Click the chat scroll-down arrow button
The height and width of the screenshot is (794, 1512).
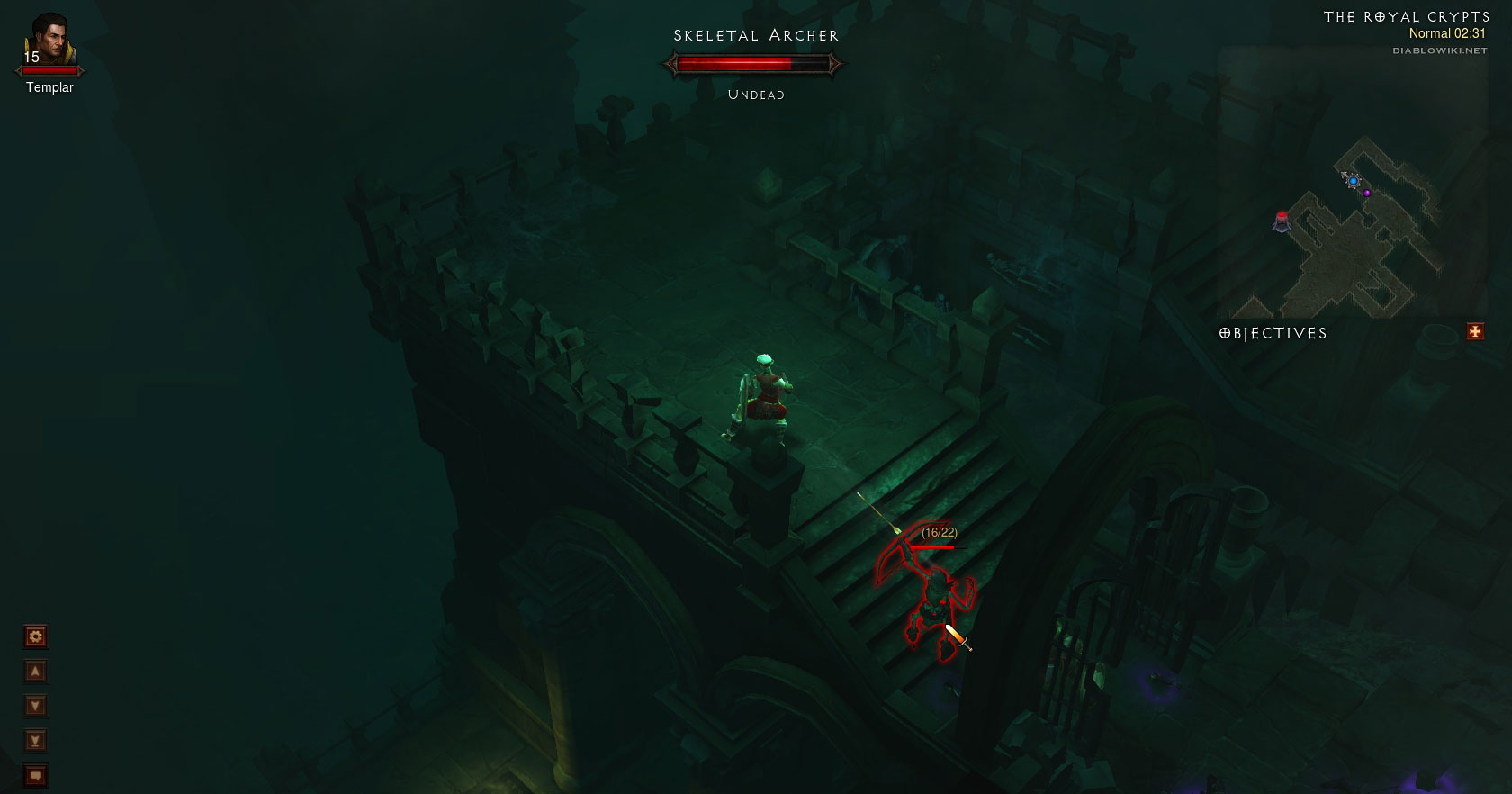click(x=36, y=706)
